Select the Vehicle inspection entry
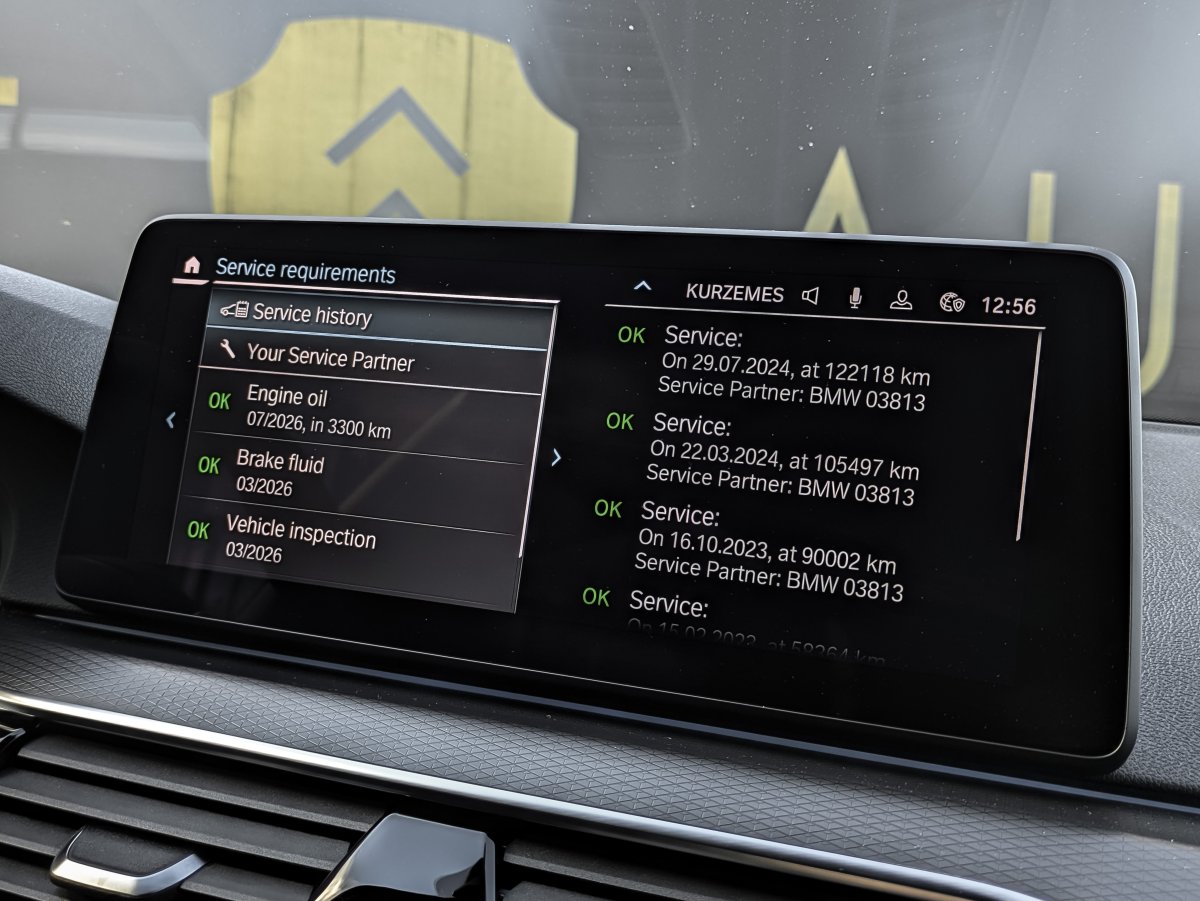Viewport: 1200px width, 901px height. [x=300, y=543]
